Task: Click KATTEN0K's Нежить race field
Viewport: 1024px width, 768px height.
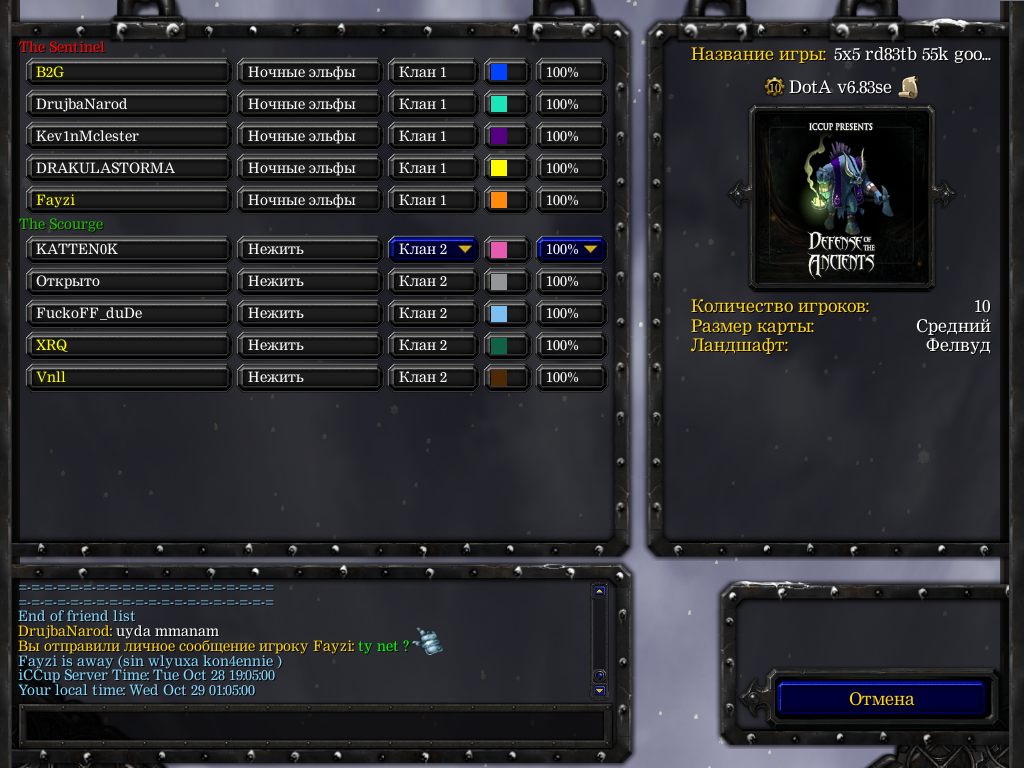Action: tap(310, 249)
